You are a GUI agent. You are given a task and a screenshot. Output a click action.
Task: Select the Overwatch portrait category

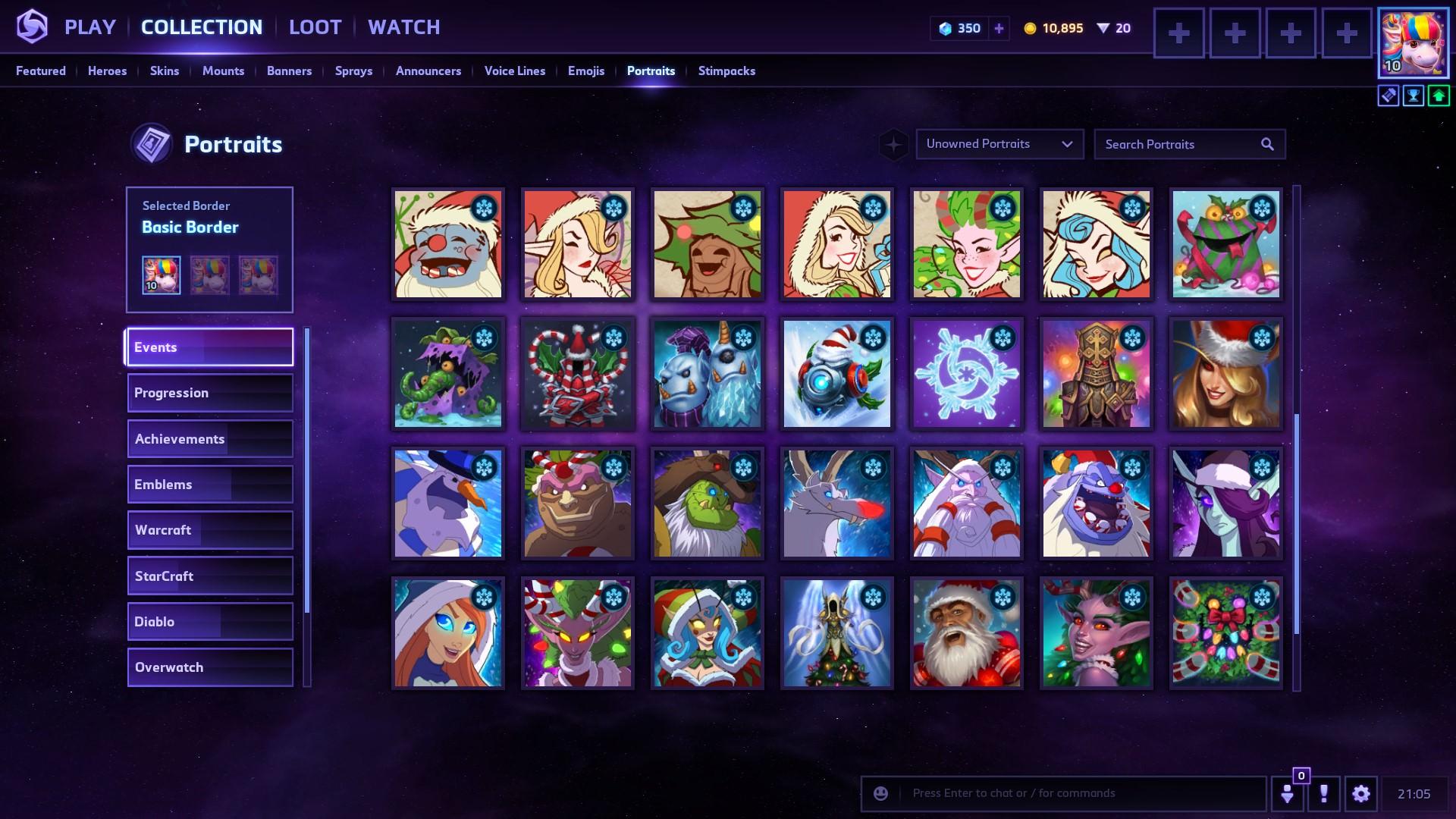pos(210,667)
